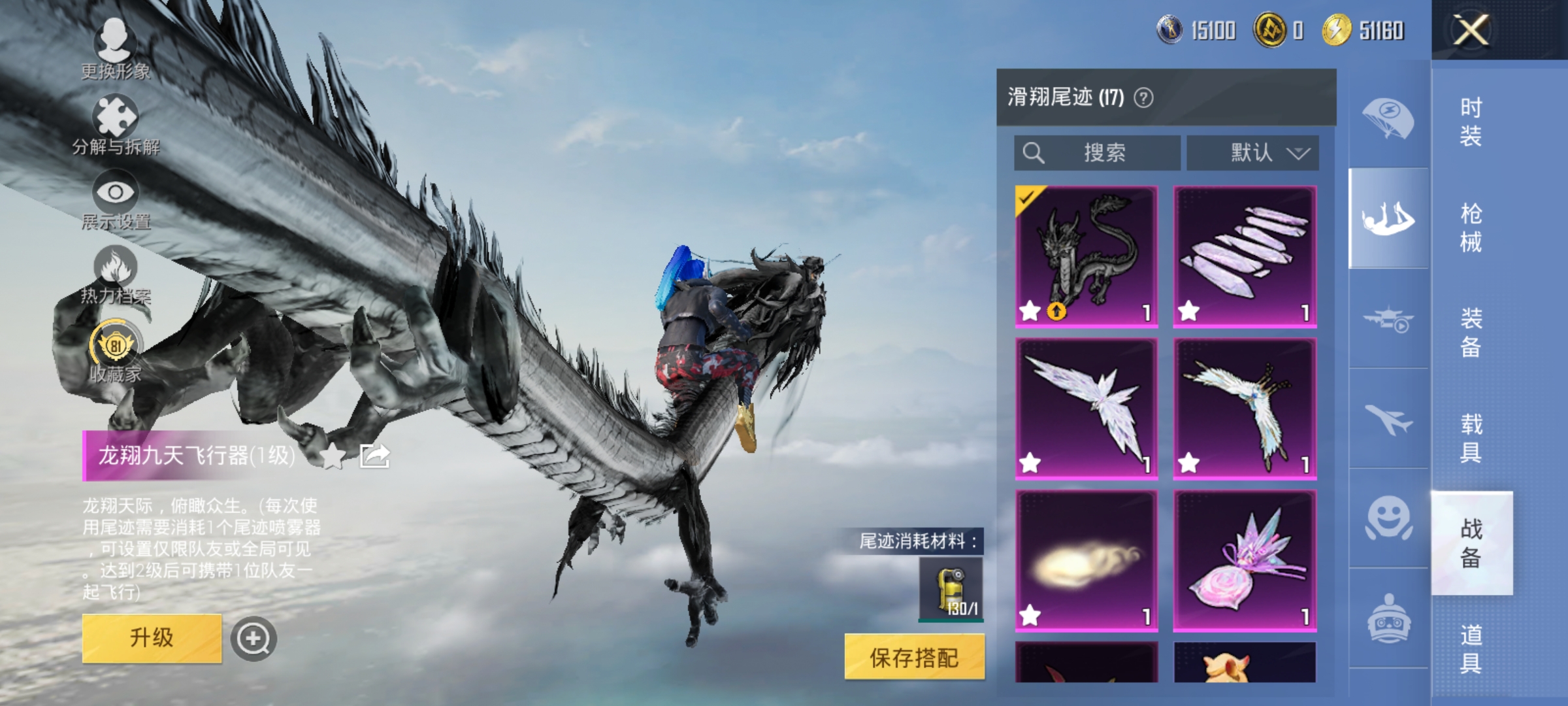
Task: Open the 更换形象 avatar change panel
Action: [114, 49]
